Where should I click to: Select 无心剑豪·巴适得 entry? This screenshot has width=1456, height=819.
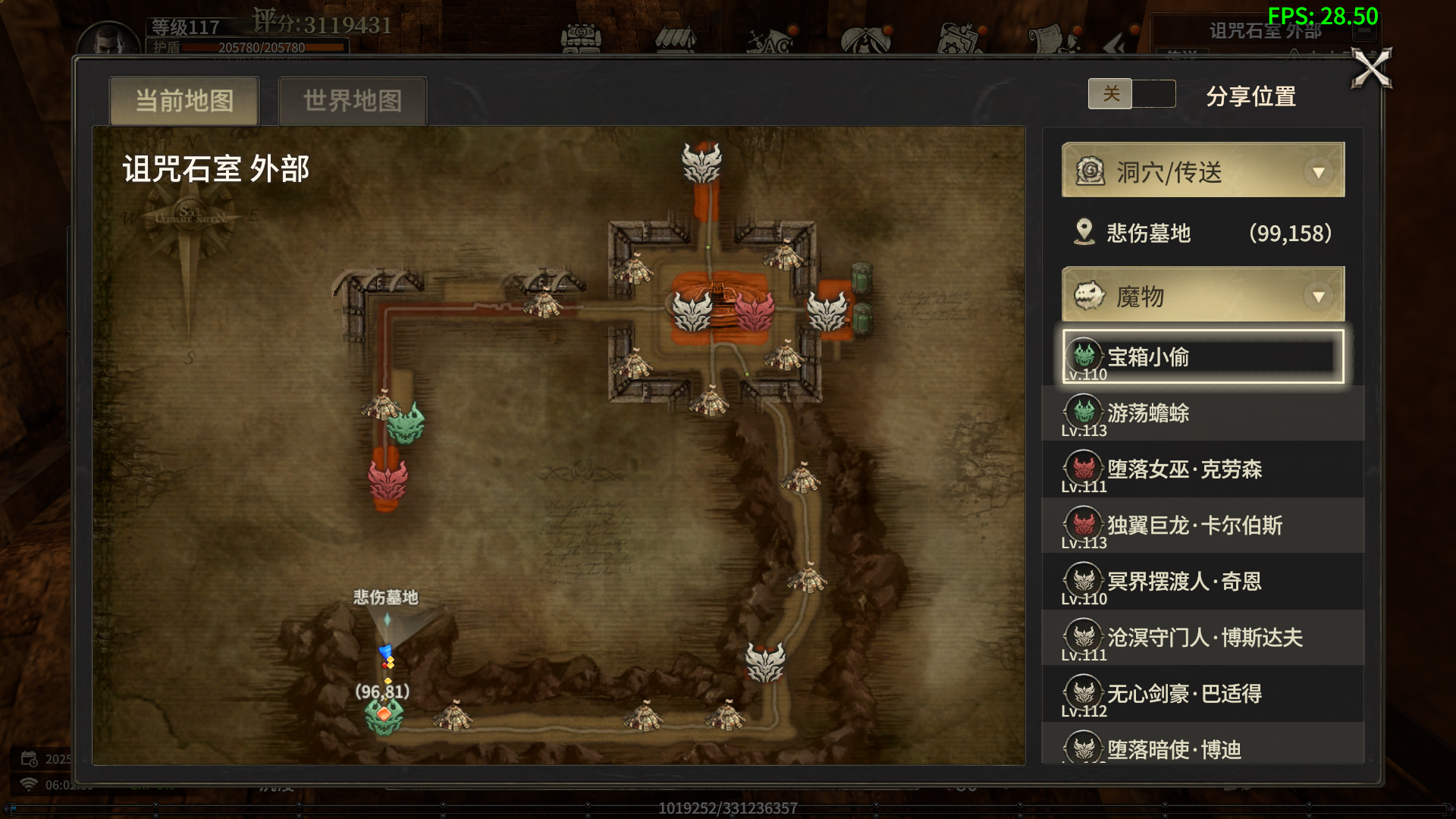coord(1203,694)
